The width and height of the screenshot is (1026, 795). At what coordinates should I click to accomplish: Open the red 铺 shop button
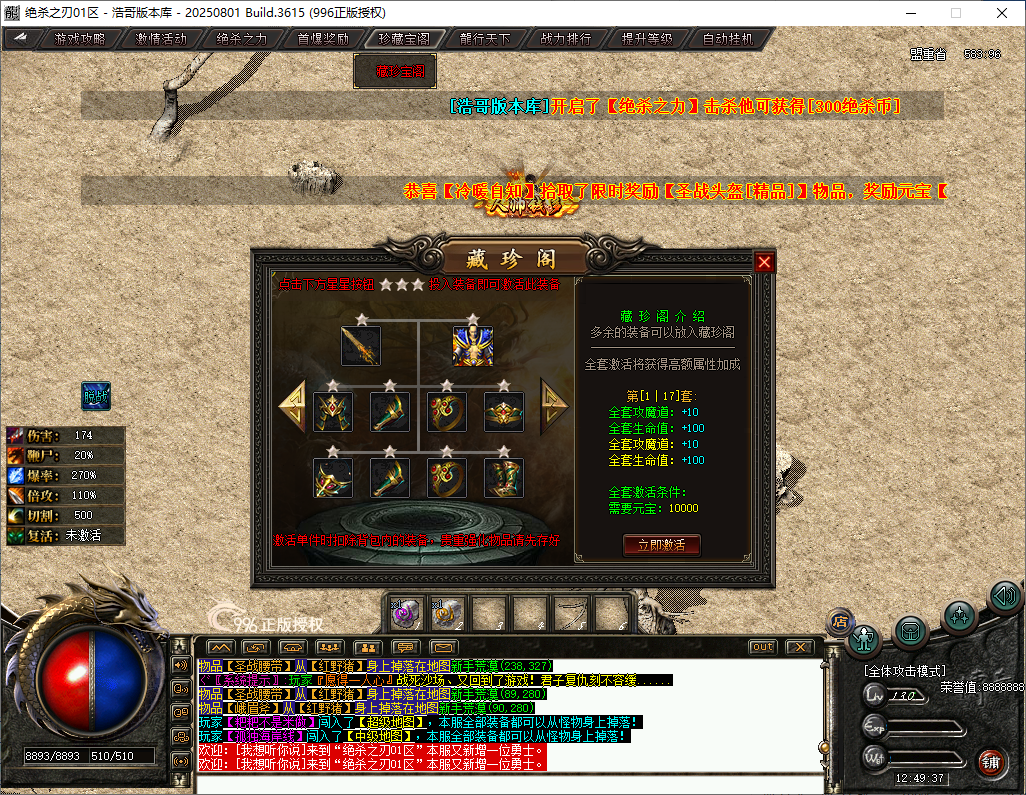click(x=991, y=762)
